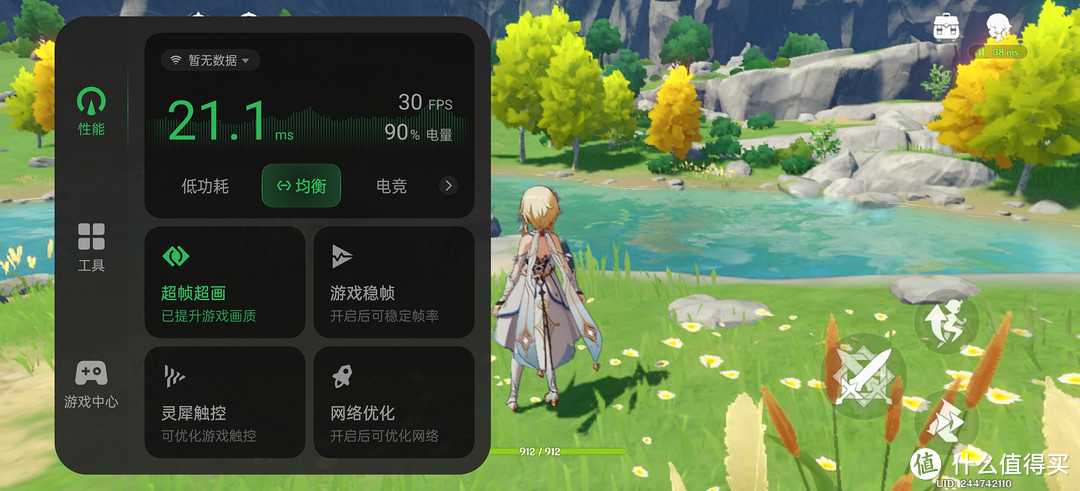
Task: Show more performance modes with arrow
Action: point(448,185)
